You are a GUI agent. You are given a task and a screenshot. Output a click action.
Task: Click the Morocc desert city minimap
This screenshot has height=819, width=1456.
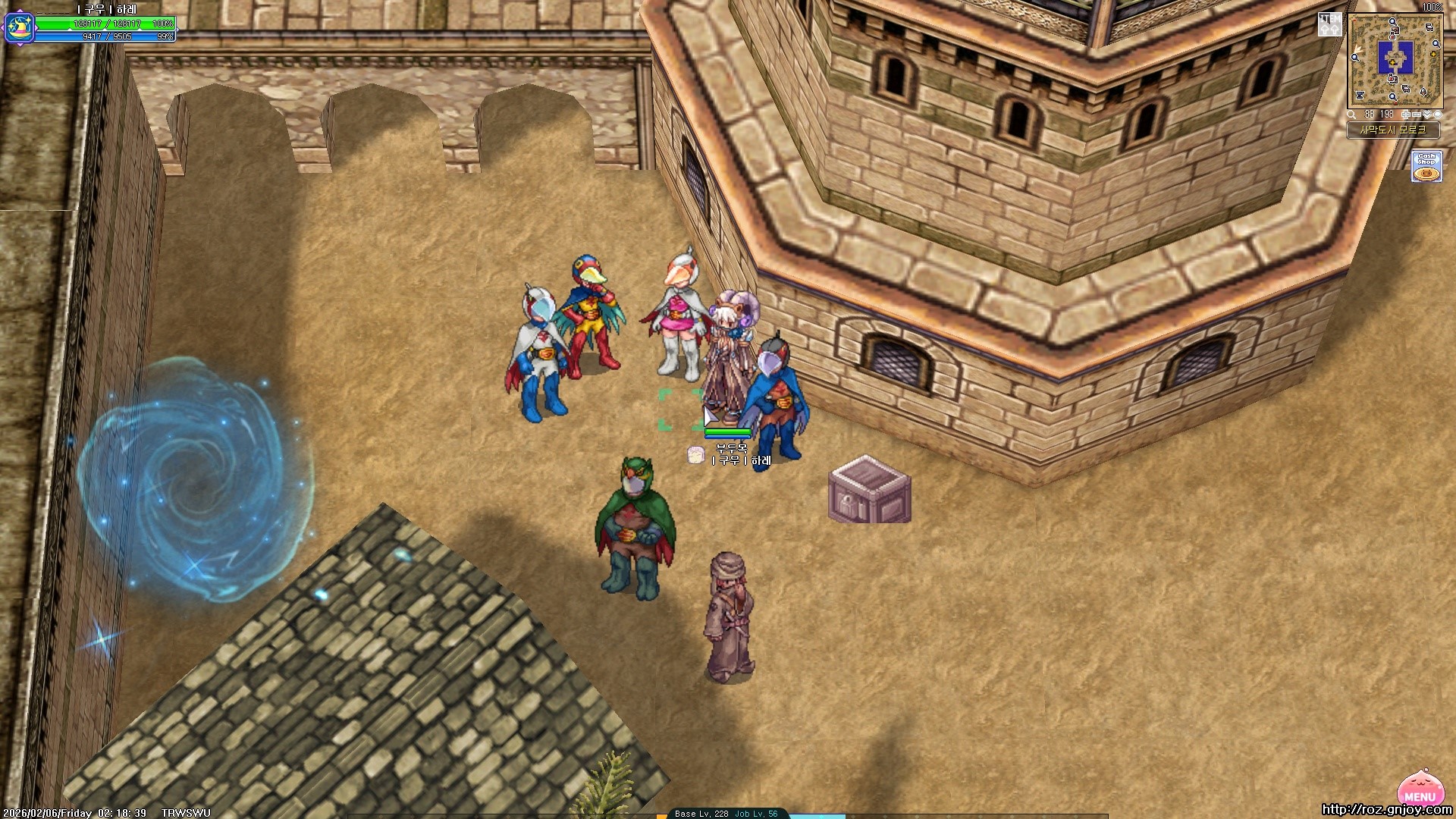click(x=1395, y=61)
